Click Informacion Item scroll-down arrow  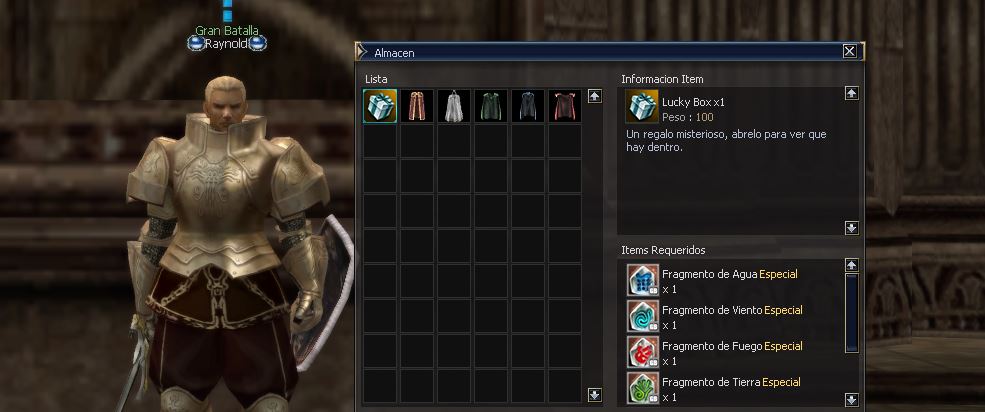click(x=851, y=228)
